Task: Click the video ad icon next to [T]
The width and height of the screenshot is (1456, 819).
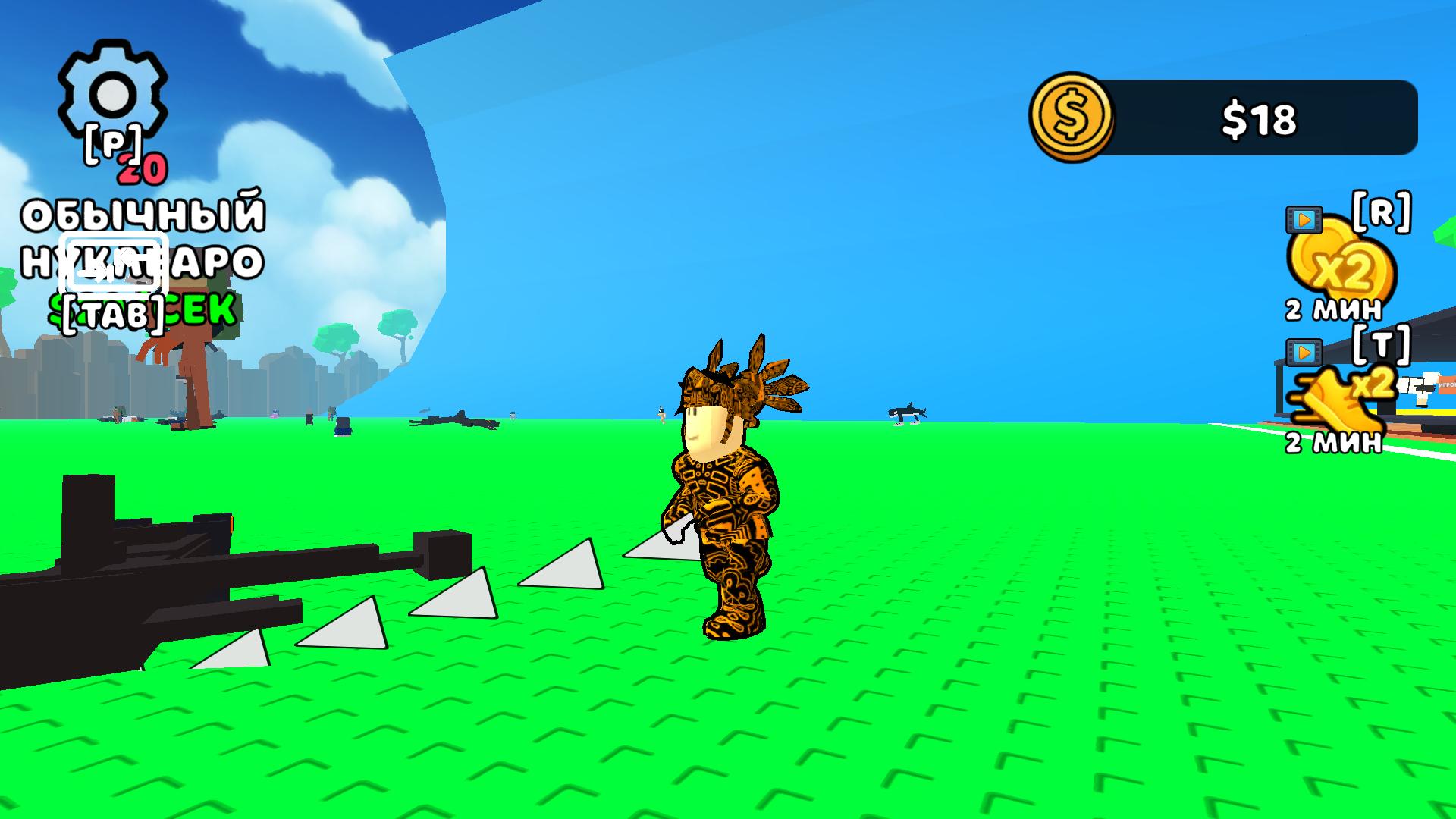Action: click(1303, 351)
